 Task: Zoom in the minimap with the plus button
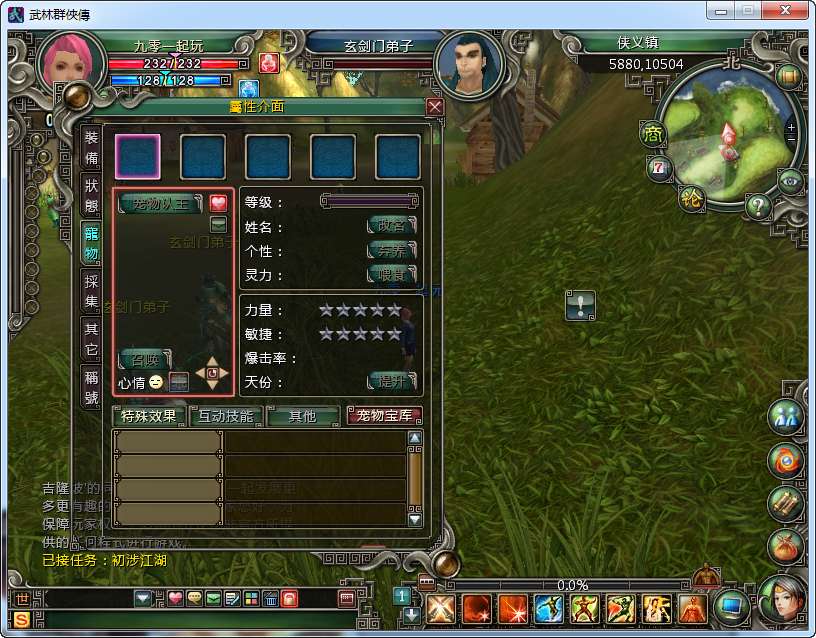point(791,128)
